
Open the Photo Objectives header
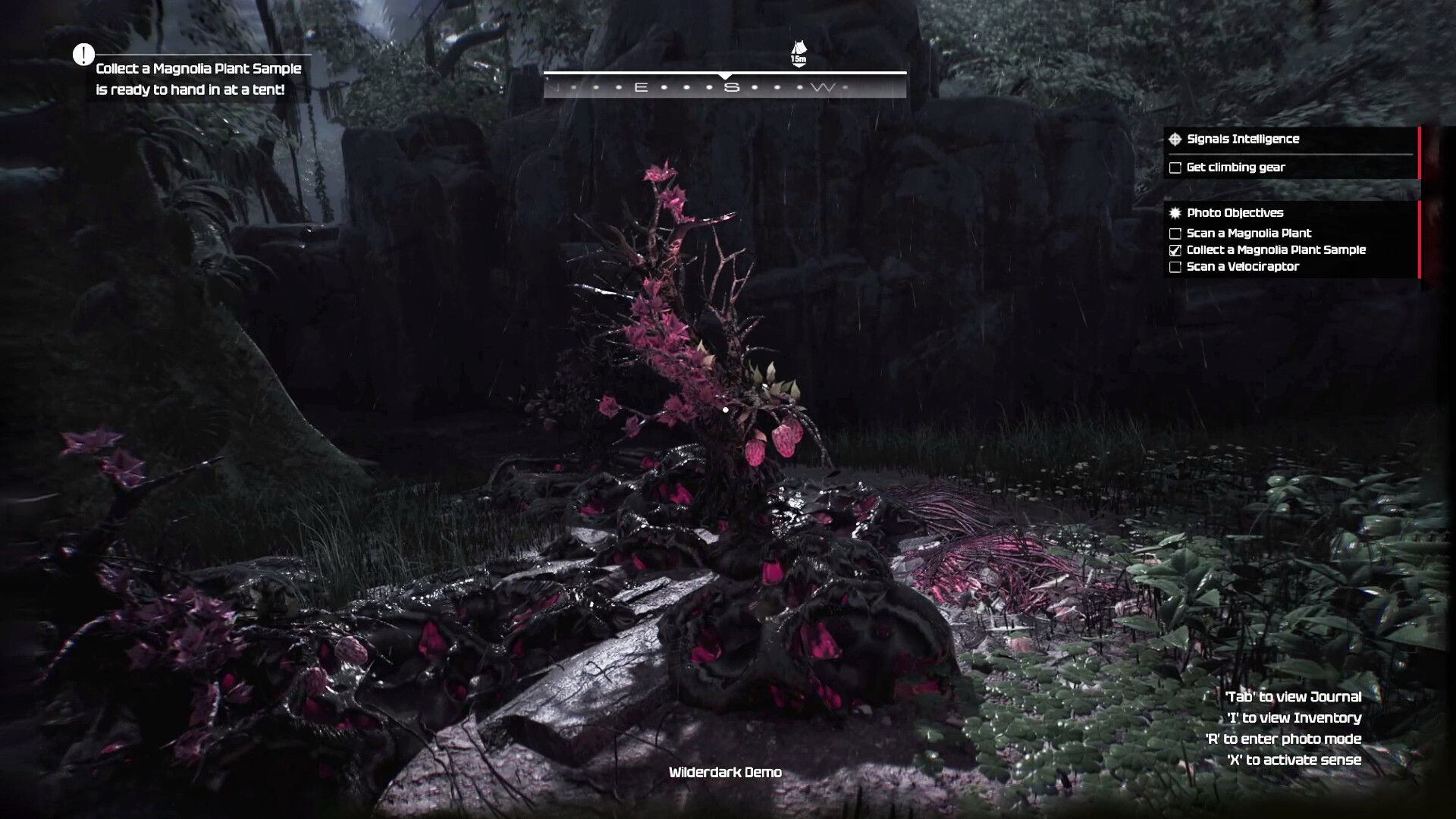click(1235, 213)
